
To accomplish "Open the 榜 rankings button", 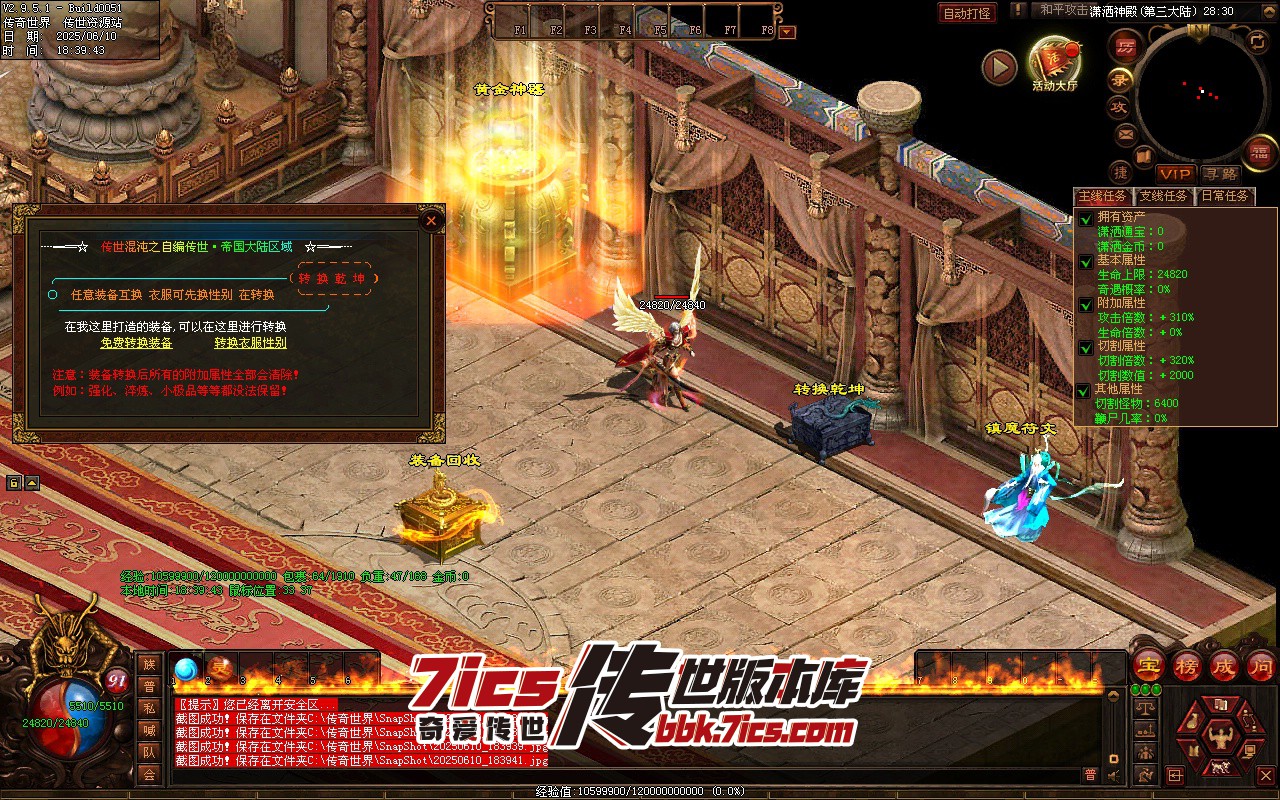I will tap(1187, 665).
